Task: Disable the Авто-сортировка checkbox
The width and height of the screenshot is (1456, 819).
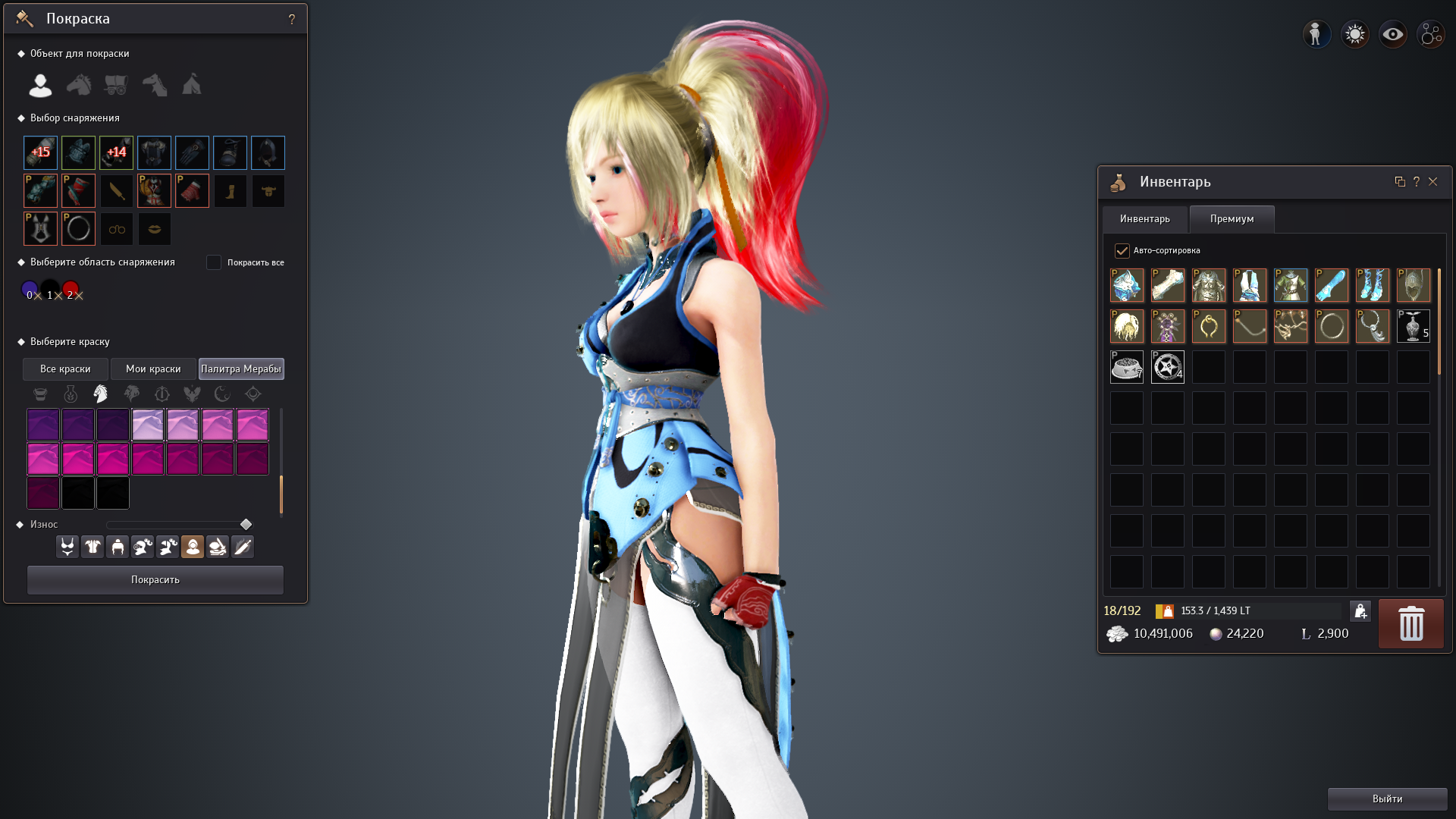Action: [x=1121, y=250]
